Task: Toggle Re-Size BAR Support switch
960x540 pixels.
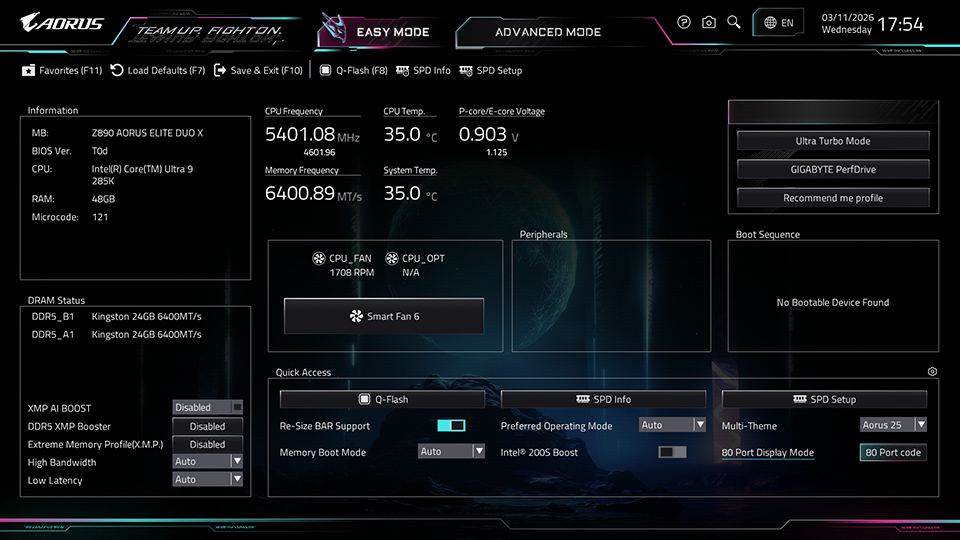Action: point(451,426)
